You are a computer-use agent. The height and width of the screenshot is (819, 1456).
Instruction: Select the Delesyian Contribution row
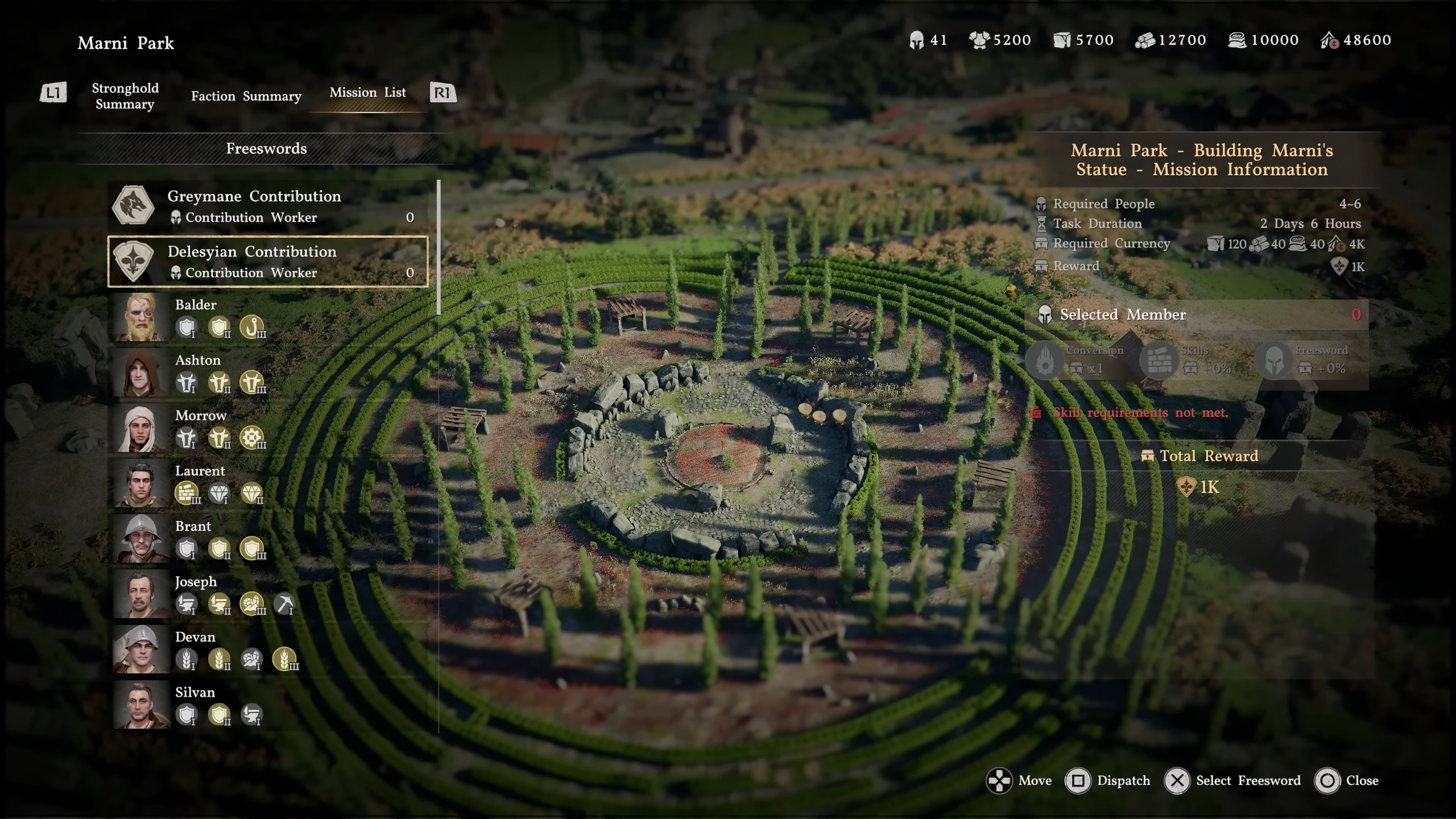click(x=267, y=262)
